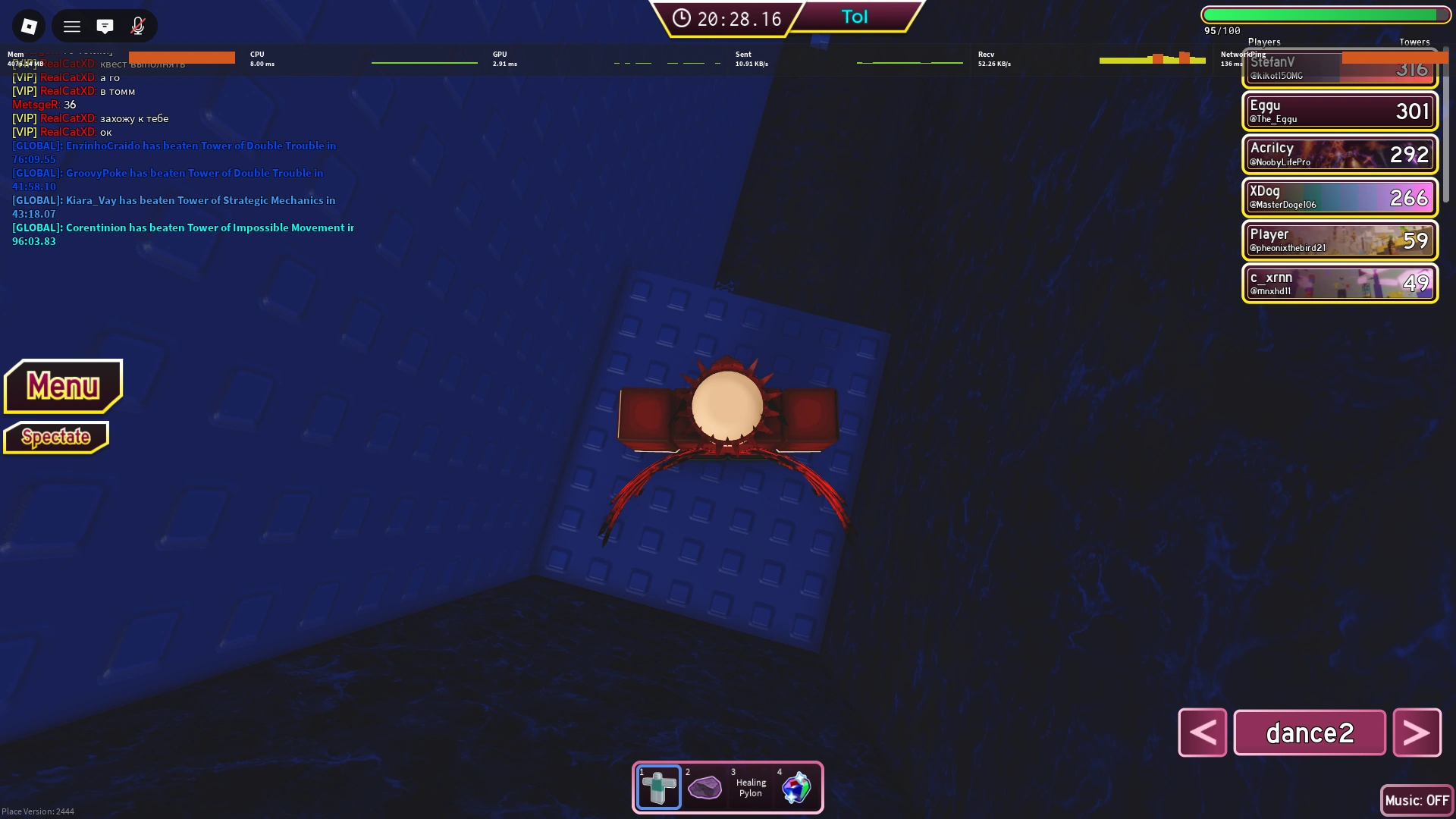Click the right arrow to cycle past dance2
This screenshot has width=1456, height=819.
point(1417,733)
